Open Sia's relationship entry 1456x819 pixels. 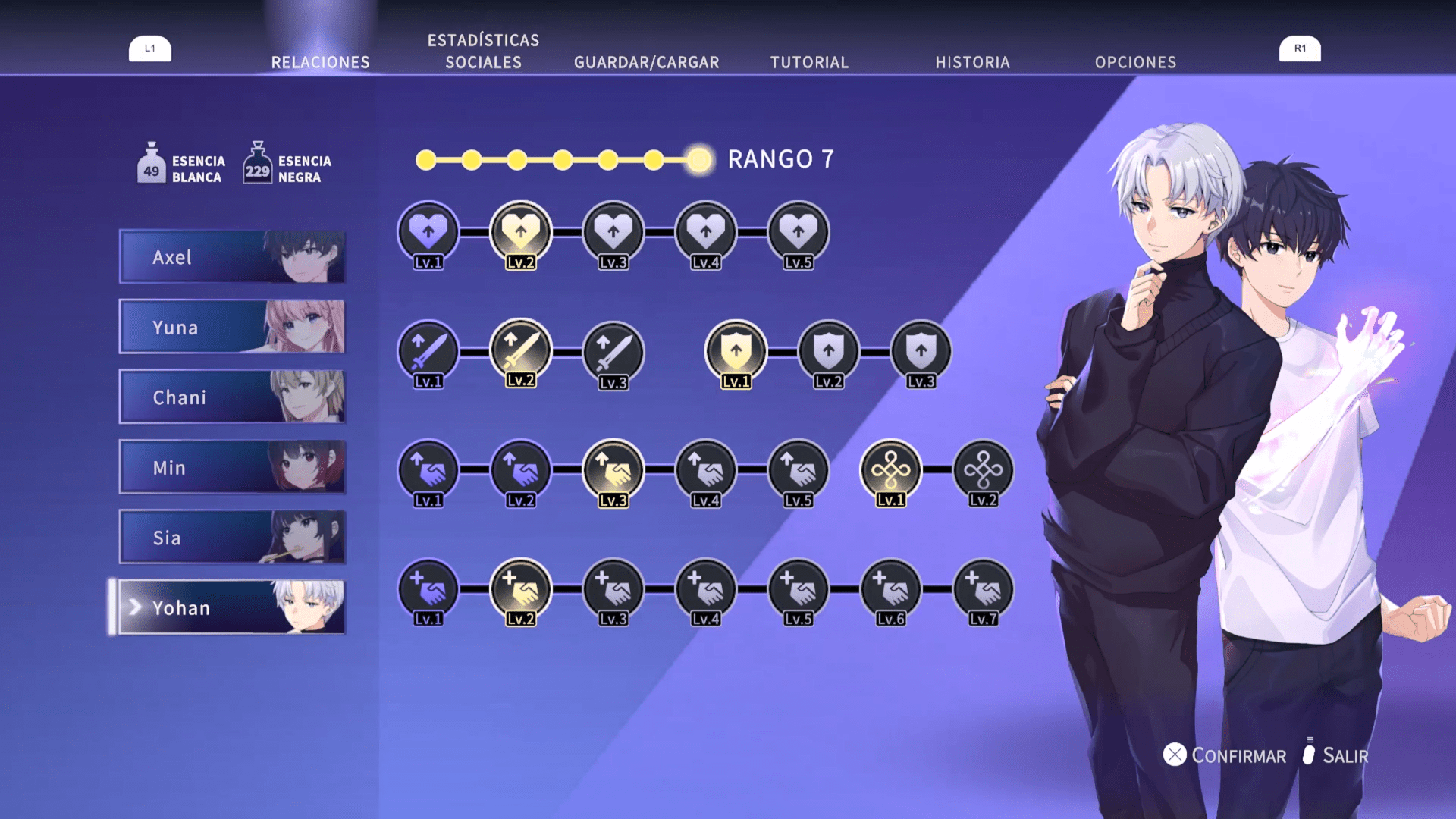232,538
